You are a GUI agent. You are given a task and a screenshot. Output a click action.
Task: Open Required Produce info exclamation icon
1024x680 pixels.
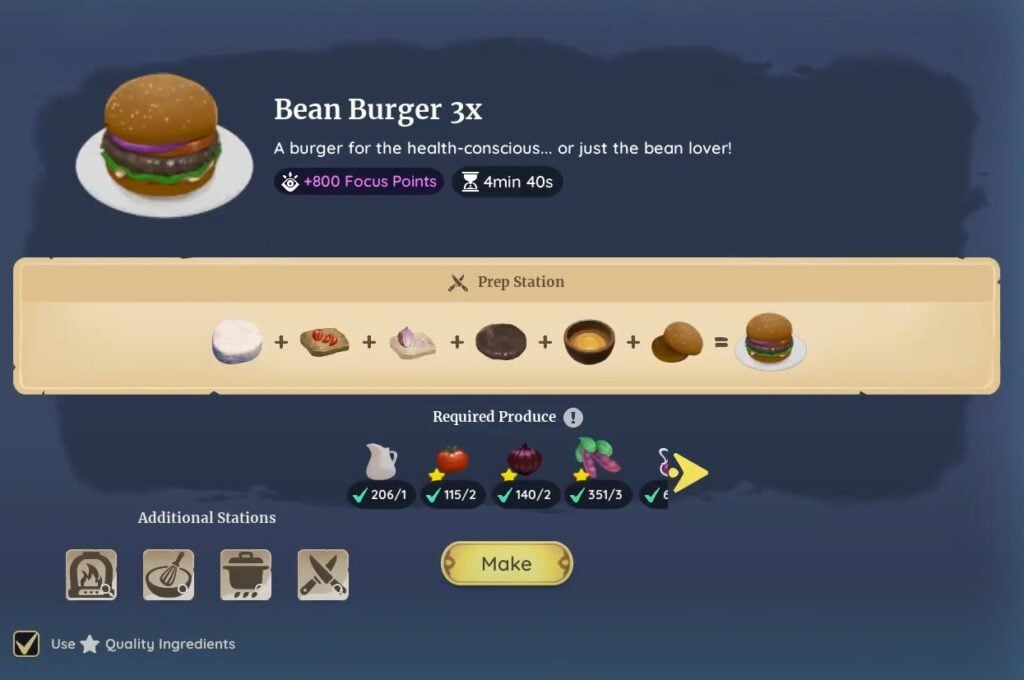[x=572, y=417]
